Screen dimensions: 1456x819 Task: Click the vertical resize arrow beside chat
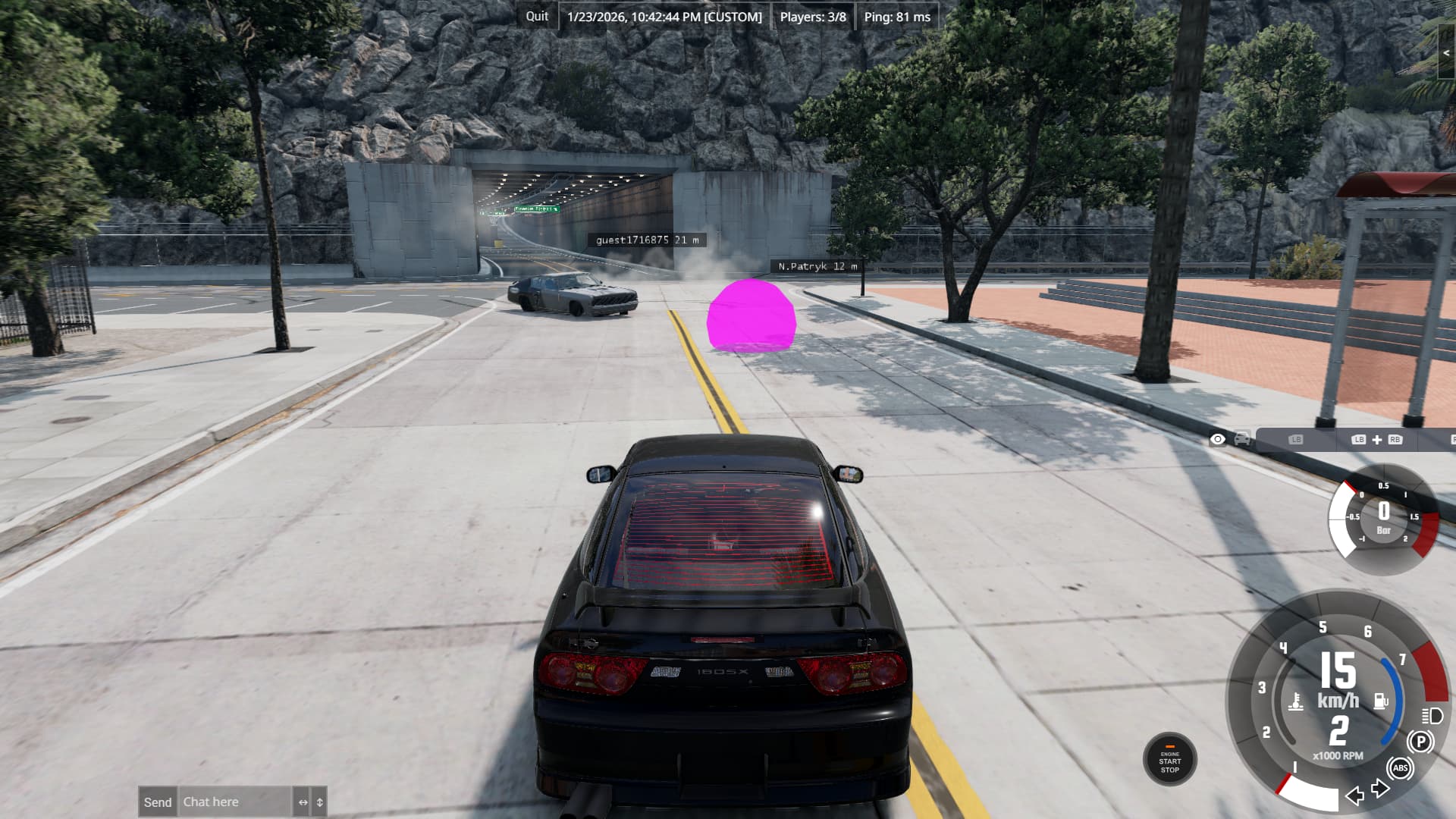tap(320, 802)
